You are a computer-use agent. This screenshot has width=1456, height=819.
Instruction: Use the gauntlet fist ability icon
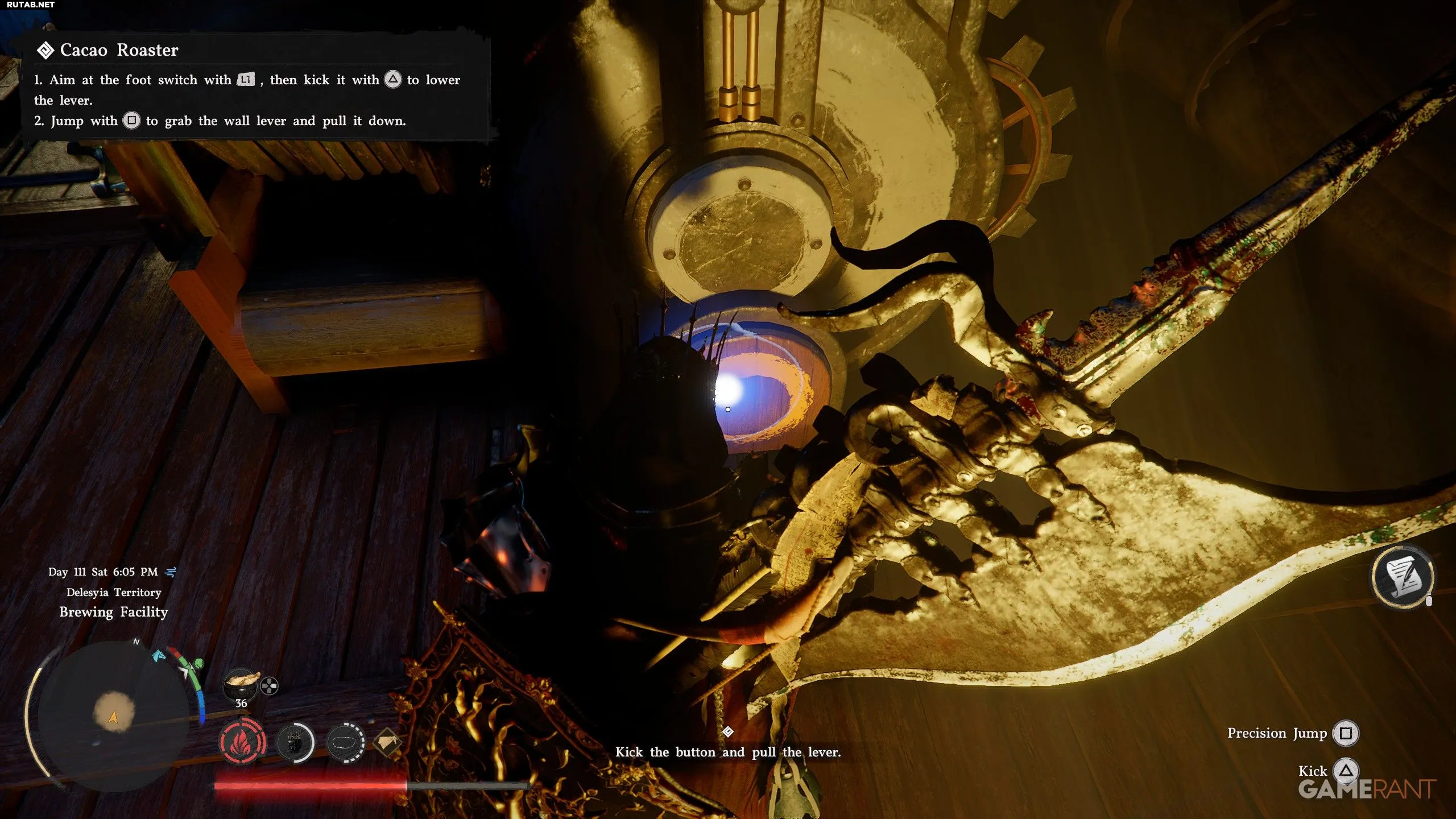point(295,742)
